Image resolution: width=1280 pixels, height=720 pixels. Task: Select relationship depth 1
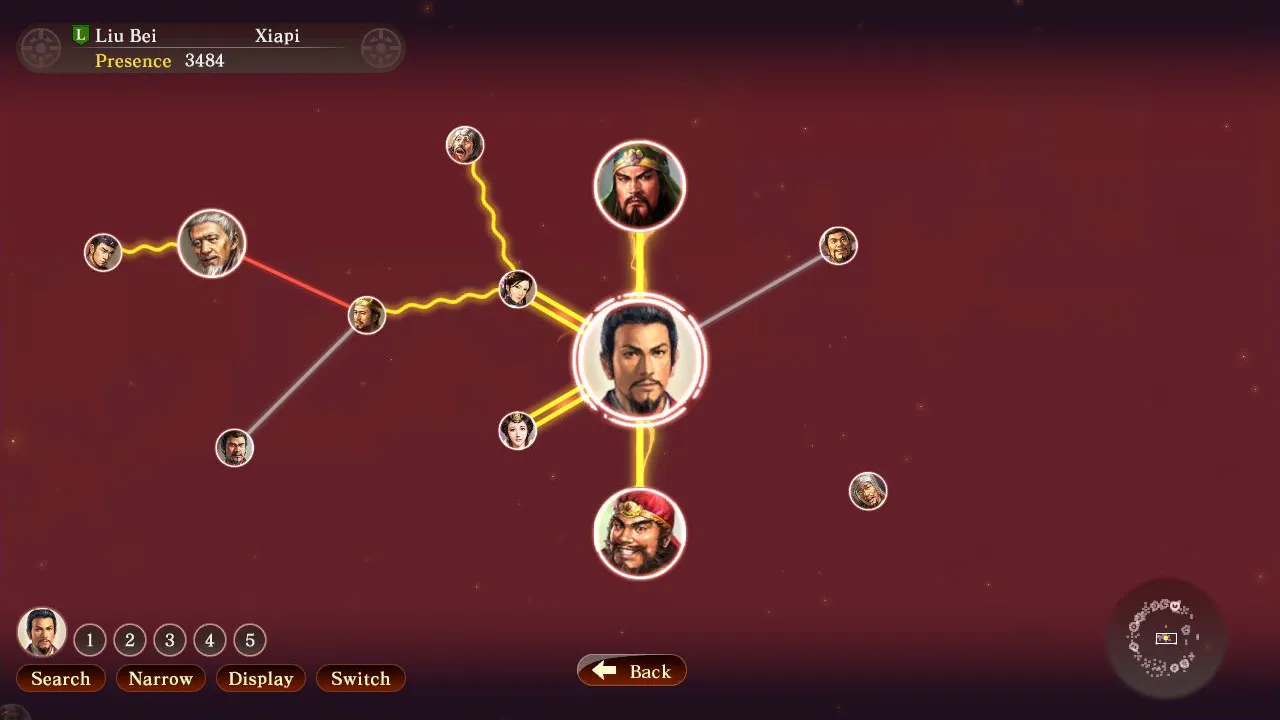[90, 640]
